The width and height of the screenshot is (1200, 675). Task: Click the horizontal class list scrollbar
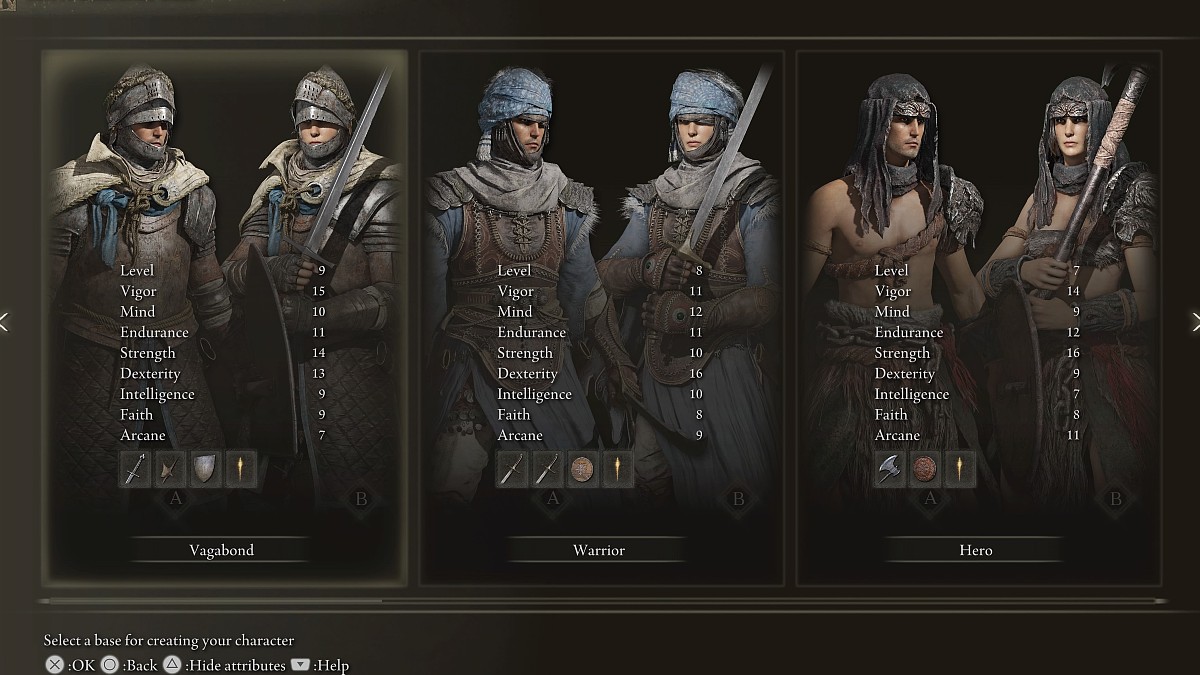click(x=210, y=602)
